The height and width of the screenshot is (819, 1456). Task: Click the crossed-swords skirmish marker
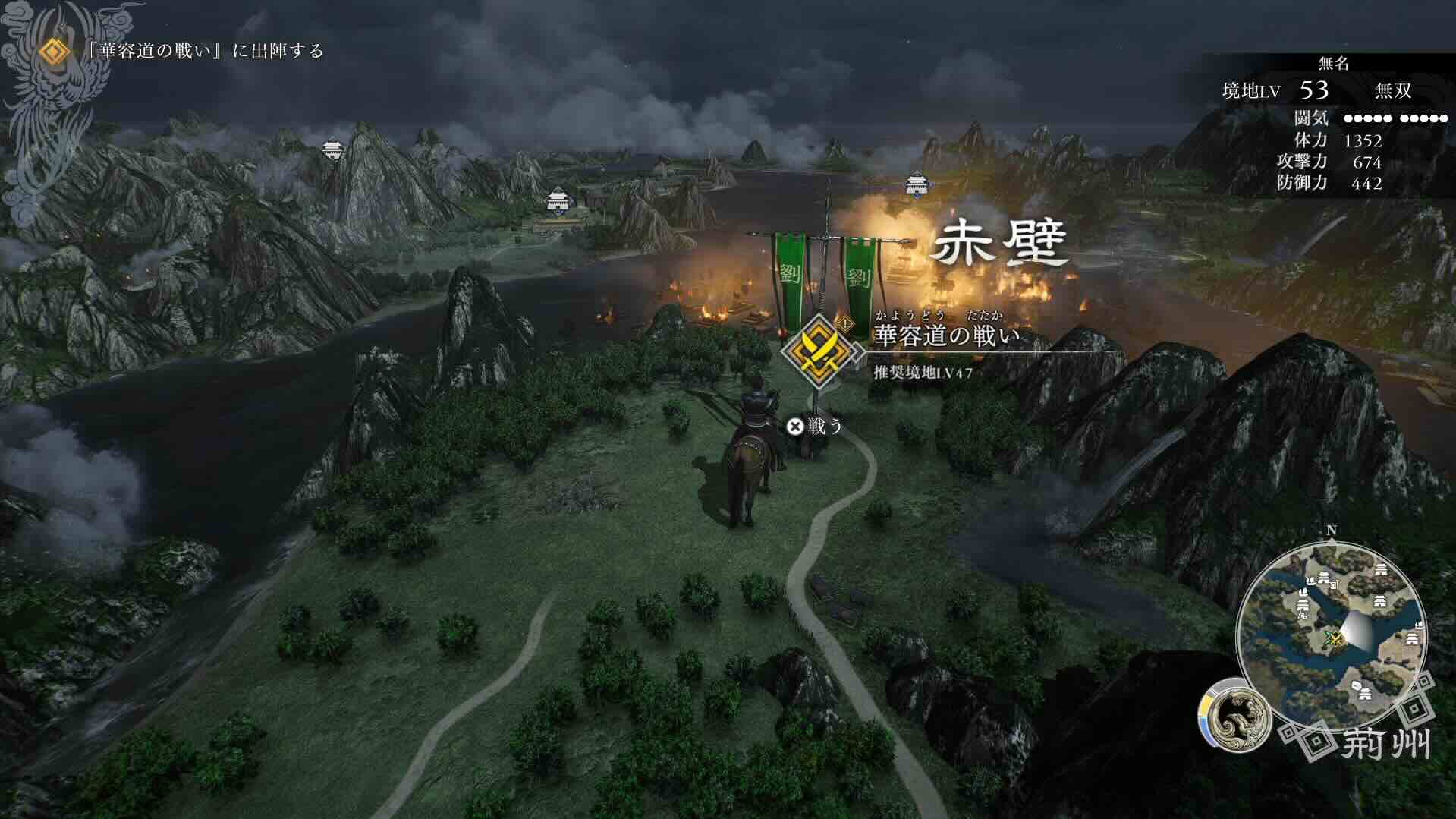(x=1336, y=638)
